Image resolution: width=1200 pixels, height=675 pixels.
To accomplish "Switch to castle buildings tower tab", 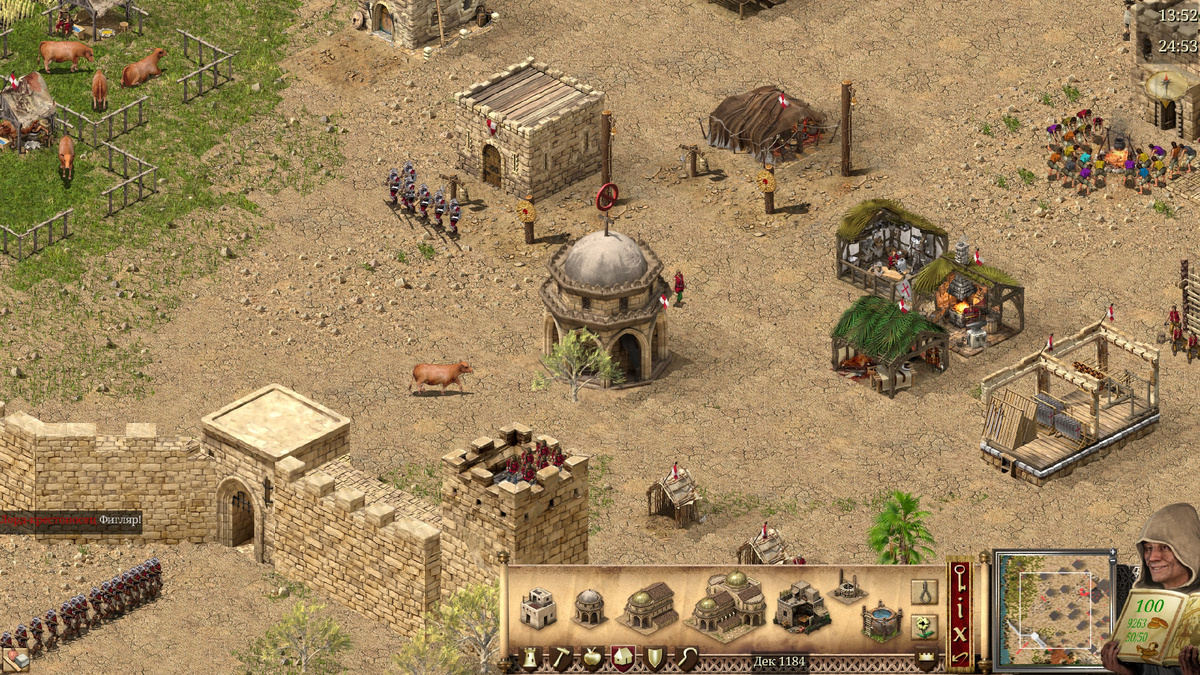I will 531,659.
